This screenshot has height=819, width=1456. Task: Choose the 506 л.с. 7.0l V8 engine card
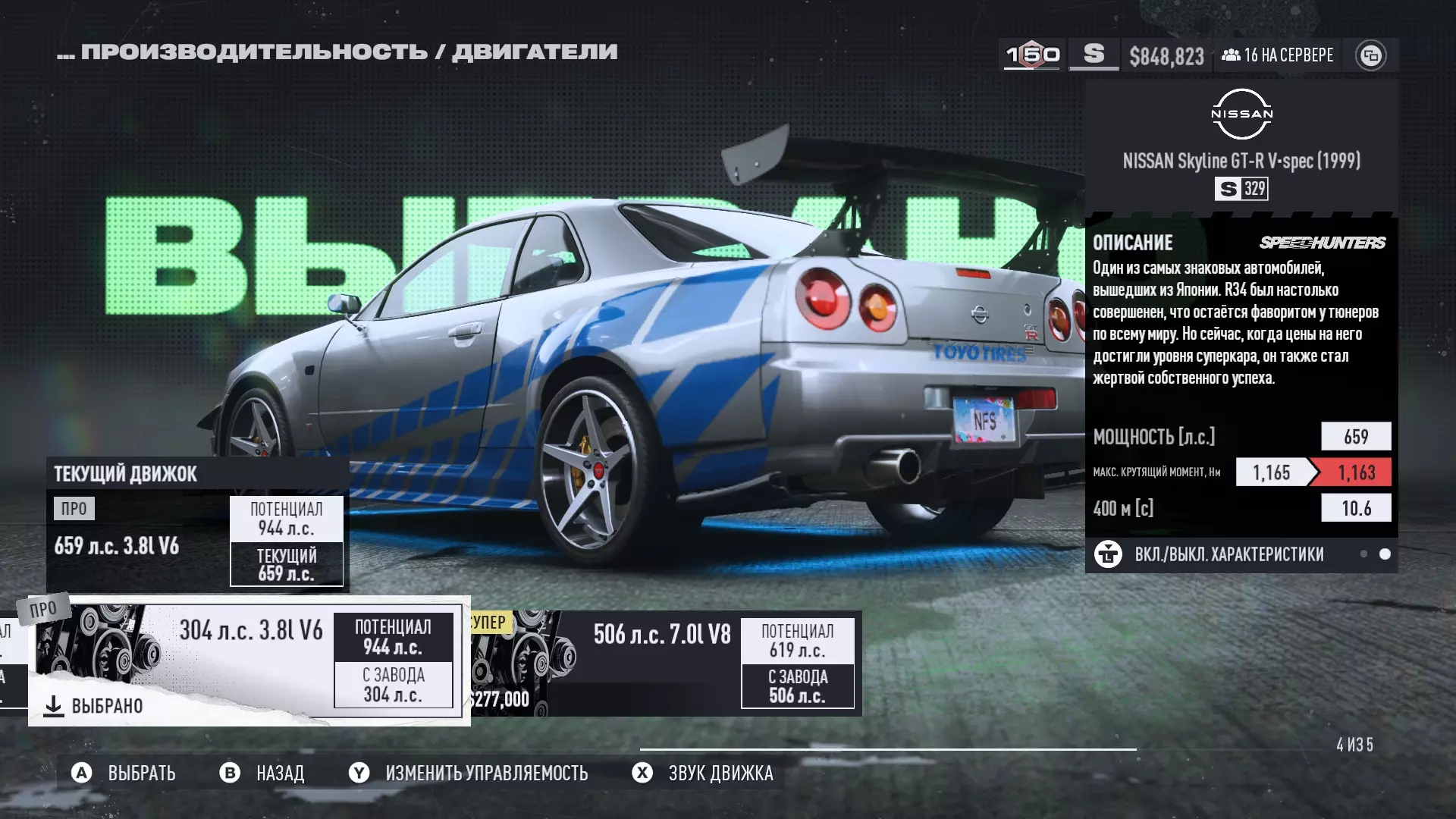coord(664,663)
